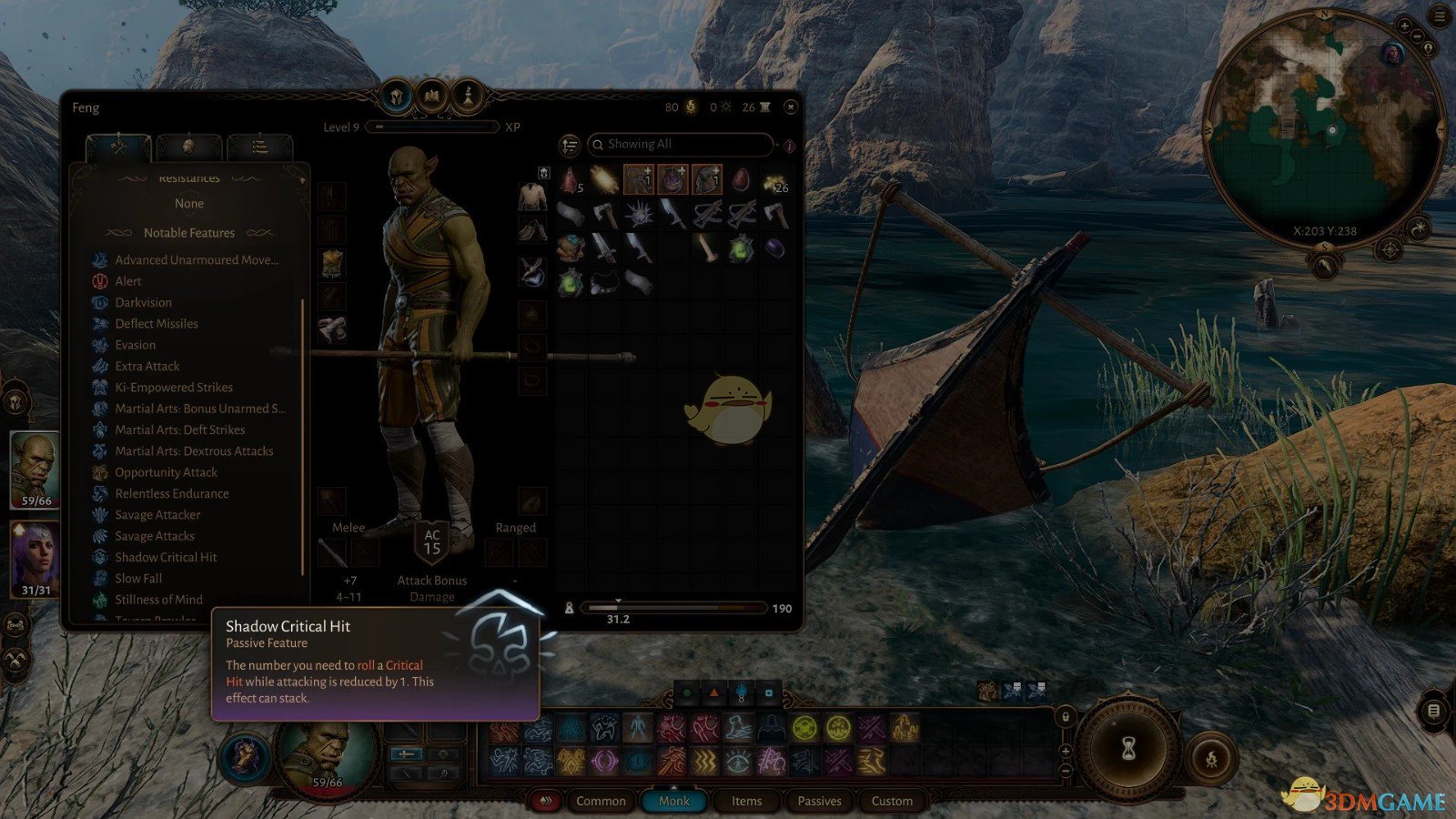This screenshot has width=1456, height=819.
Task: Toggle the inventory sort filter button
Action: click(x=570, y=145)
